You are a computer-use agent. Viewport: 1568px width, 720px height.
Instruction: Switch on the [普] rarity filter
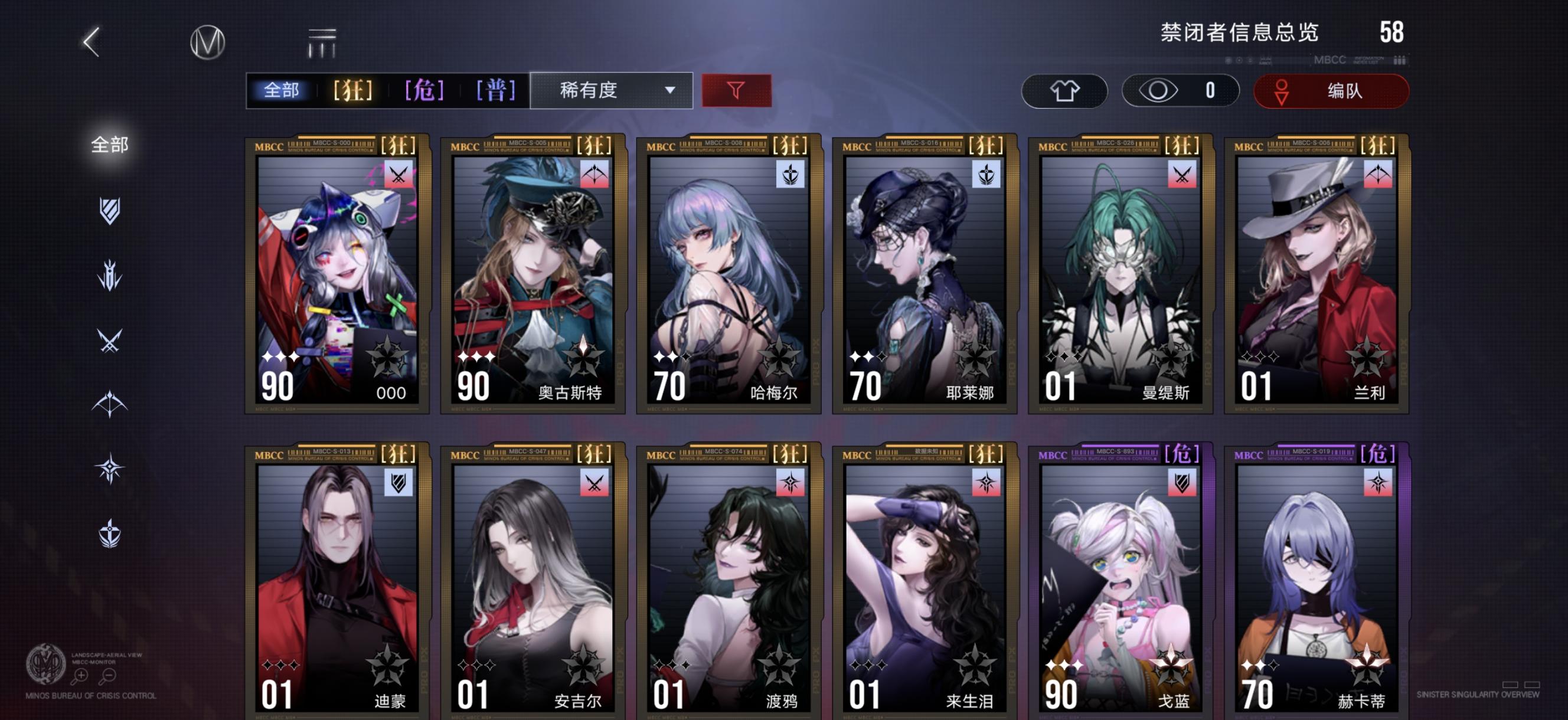pos(496,90)
